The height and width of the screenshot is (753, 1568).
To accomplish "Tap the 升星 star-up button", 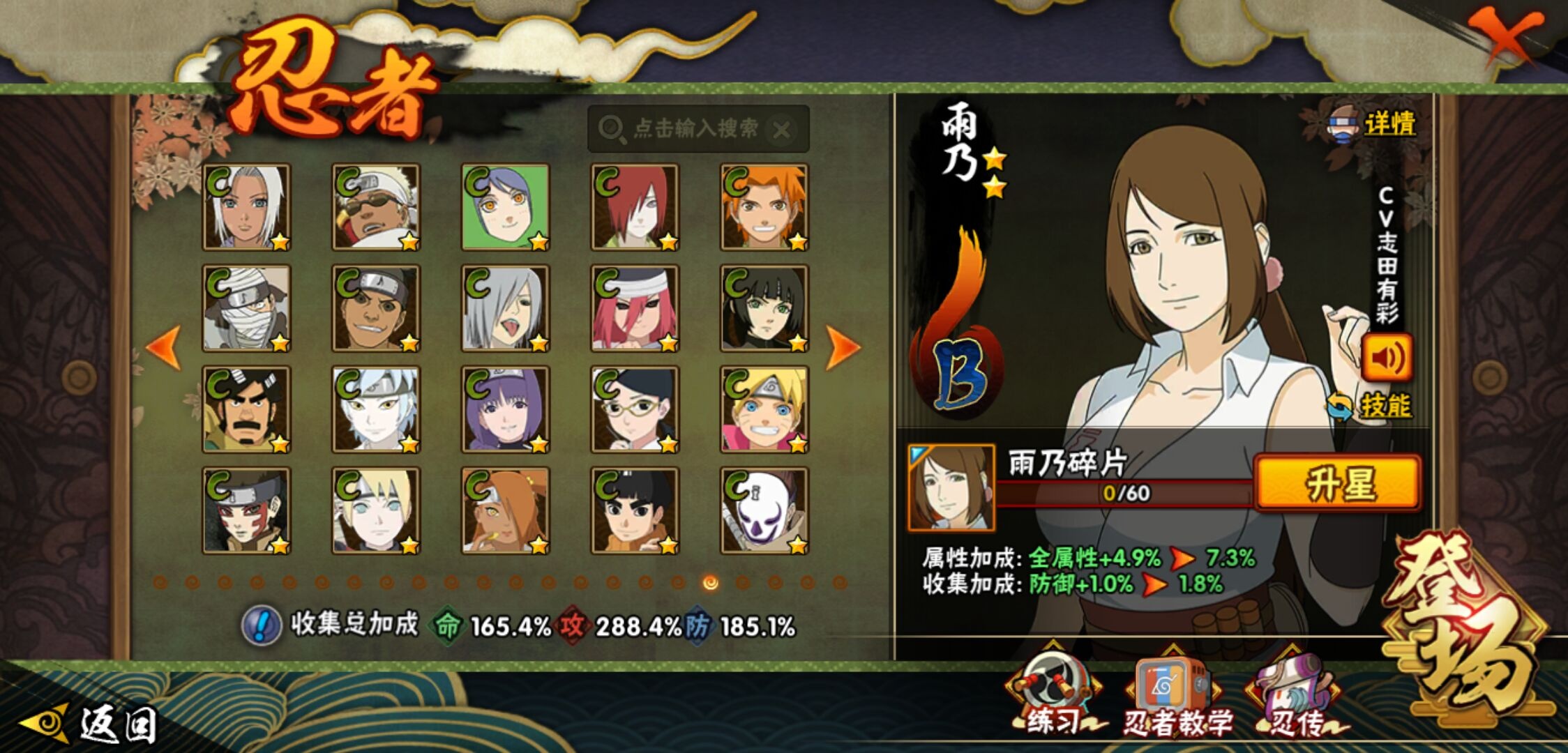I will (x=1337, y=483).
